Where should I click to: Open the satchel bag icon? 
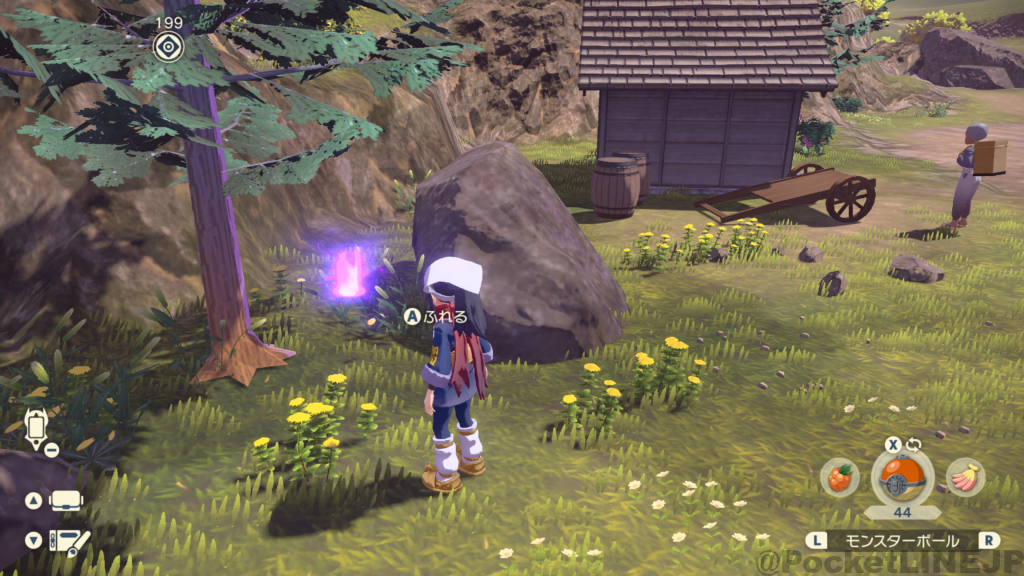pos(65,500)
